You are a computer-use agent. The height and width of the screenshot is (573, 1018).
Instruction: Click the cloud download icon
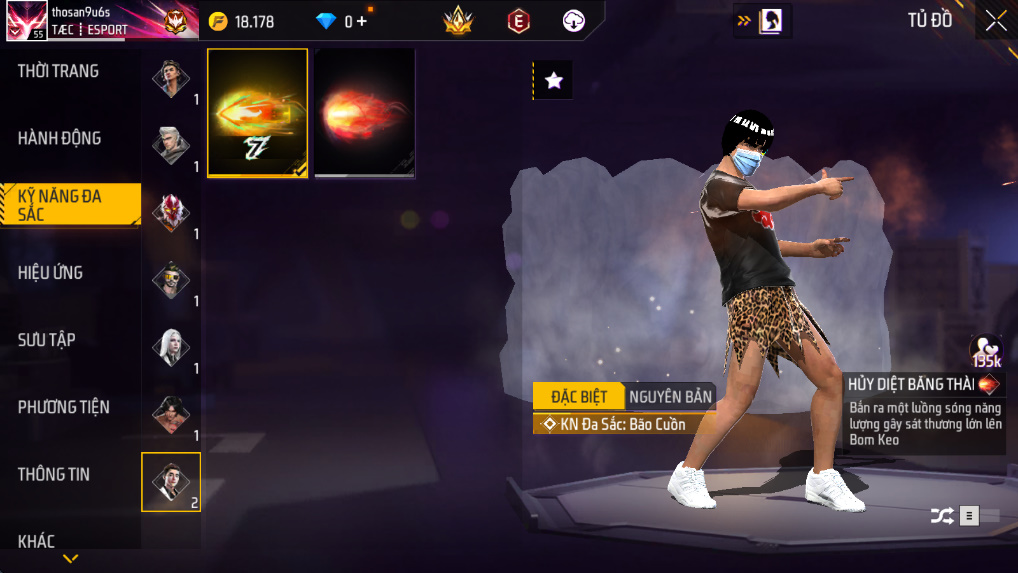574,21
